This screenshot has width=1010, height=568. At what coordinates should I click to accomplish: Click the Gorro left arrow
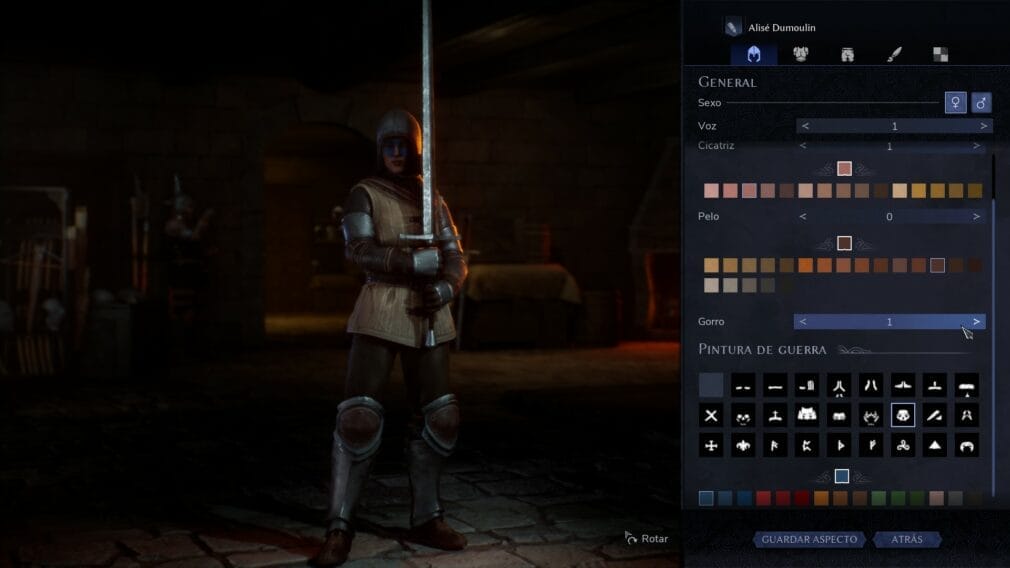coord(803,321)
